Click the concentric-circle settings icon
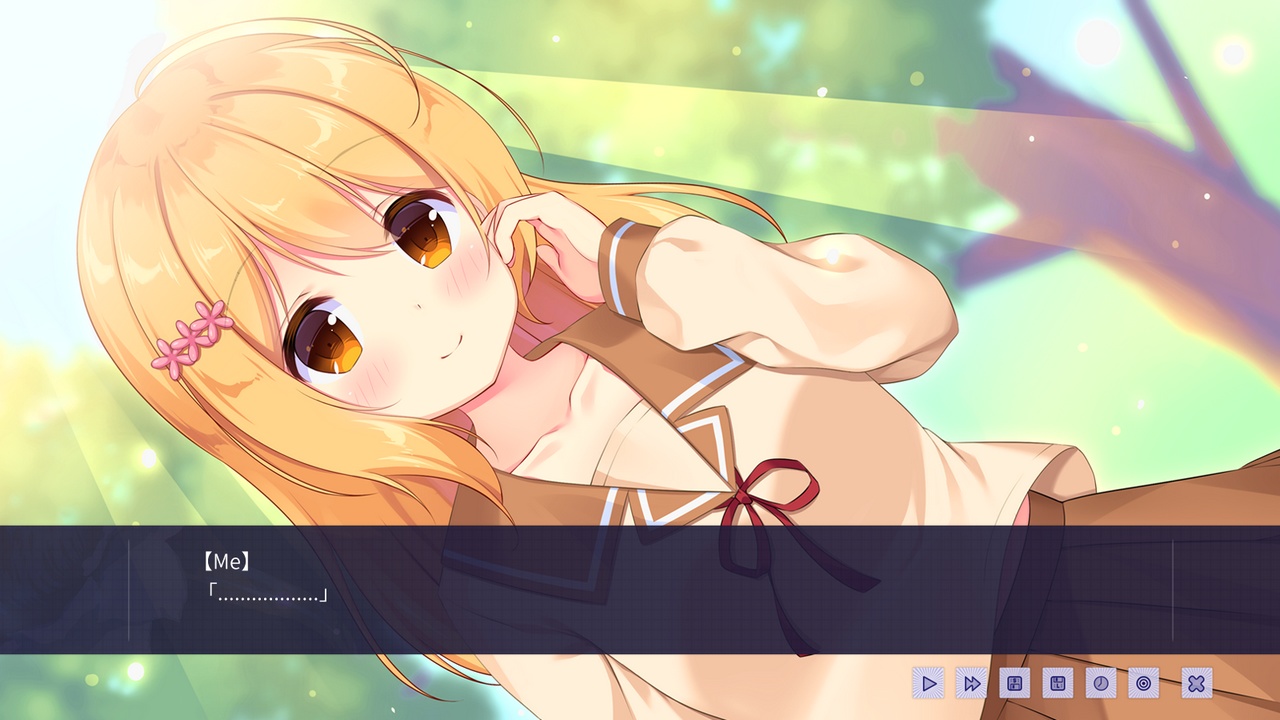 (1142, 683)
